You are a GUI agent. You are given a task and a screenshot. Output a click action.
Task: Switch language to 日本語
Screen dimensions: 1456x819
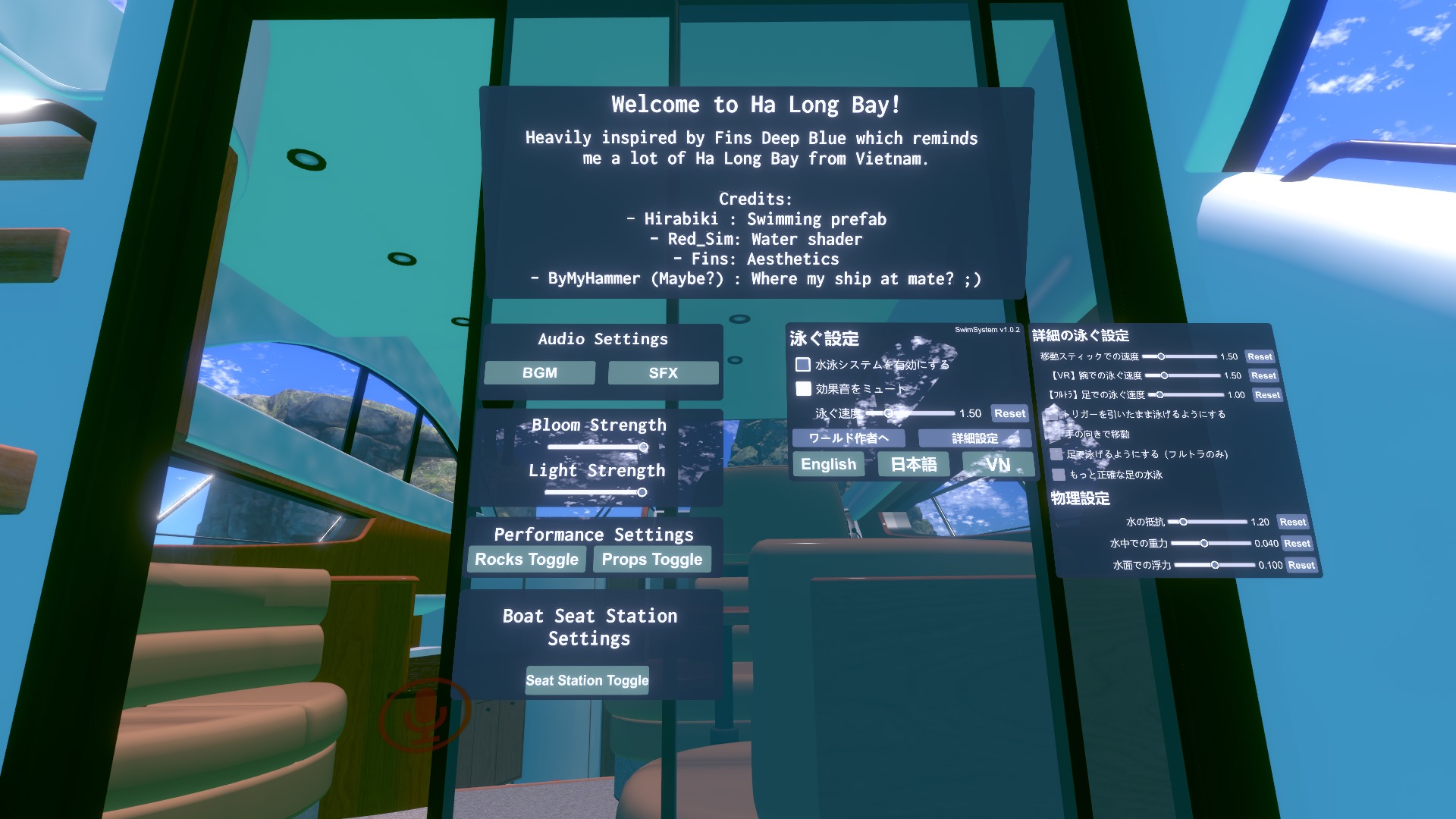coord(915,464)
